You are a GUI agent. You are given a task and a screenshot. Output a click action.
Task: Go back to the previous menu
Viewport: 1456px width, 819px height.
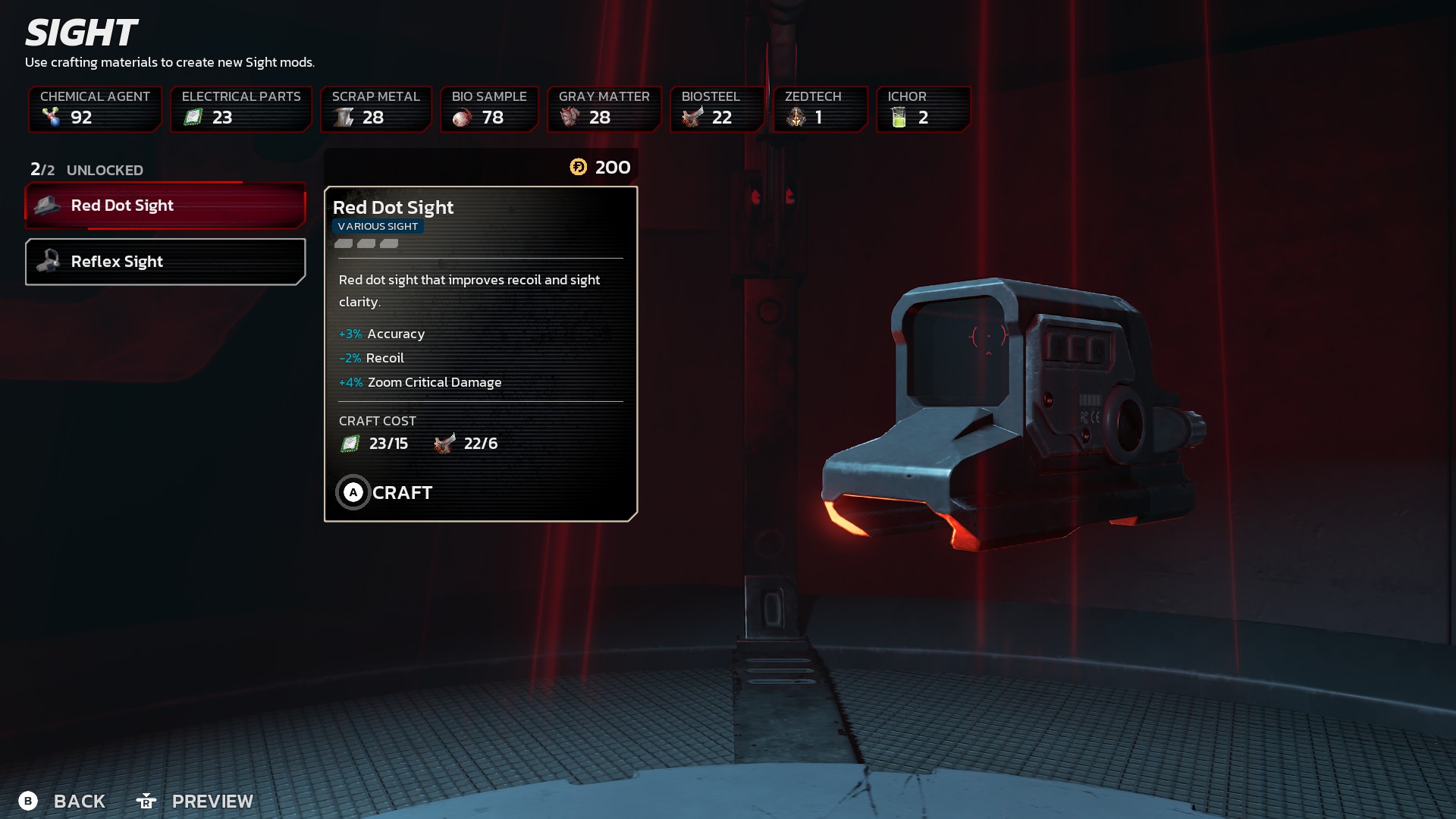62,801
